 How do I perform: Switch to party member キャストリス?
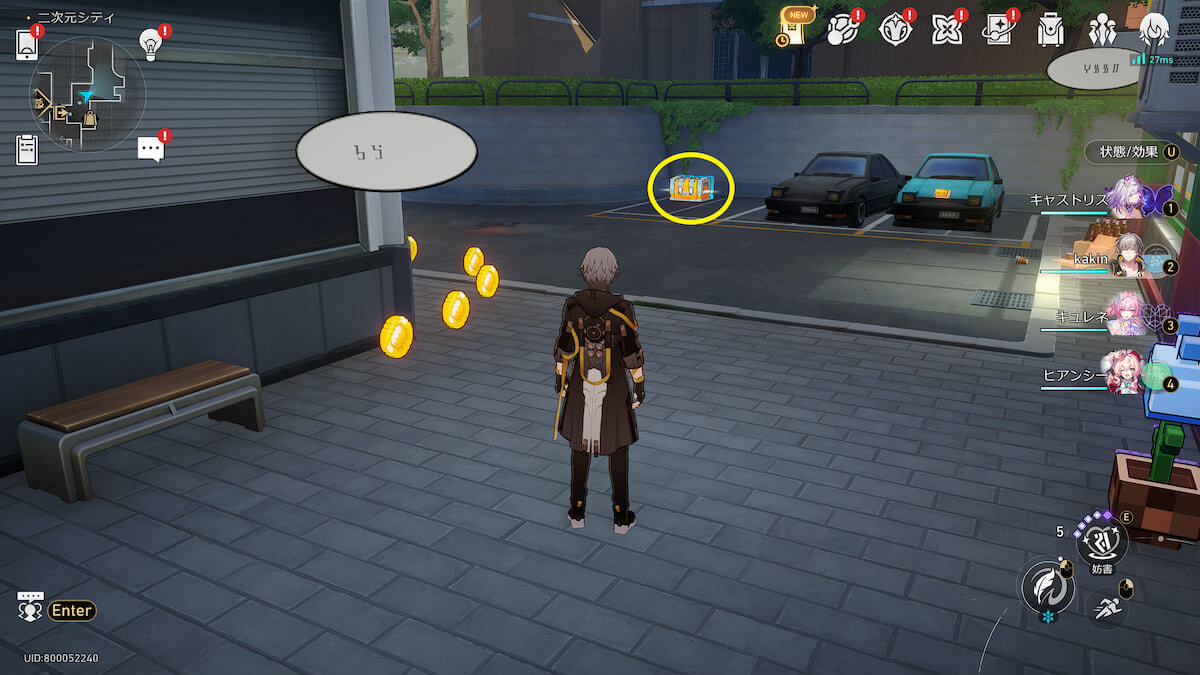click(1127, 201)
